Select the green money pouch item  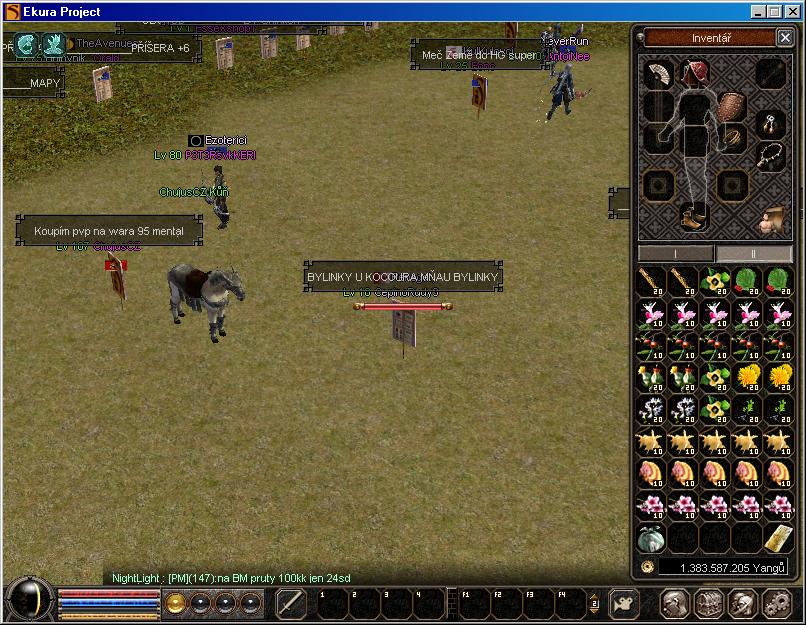coord(651,538)
